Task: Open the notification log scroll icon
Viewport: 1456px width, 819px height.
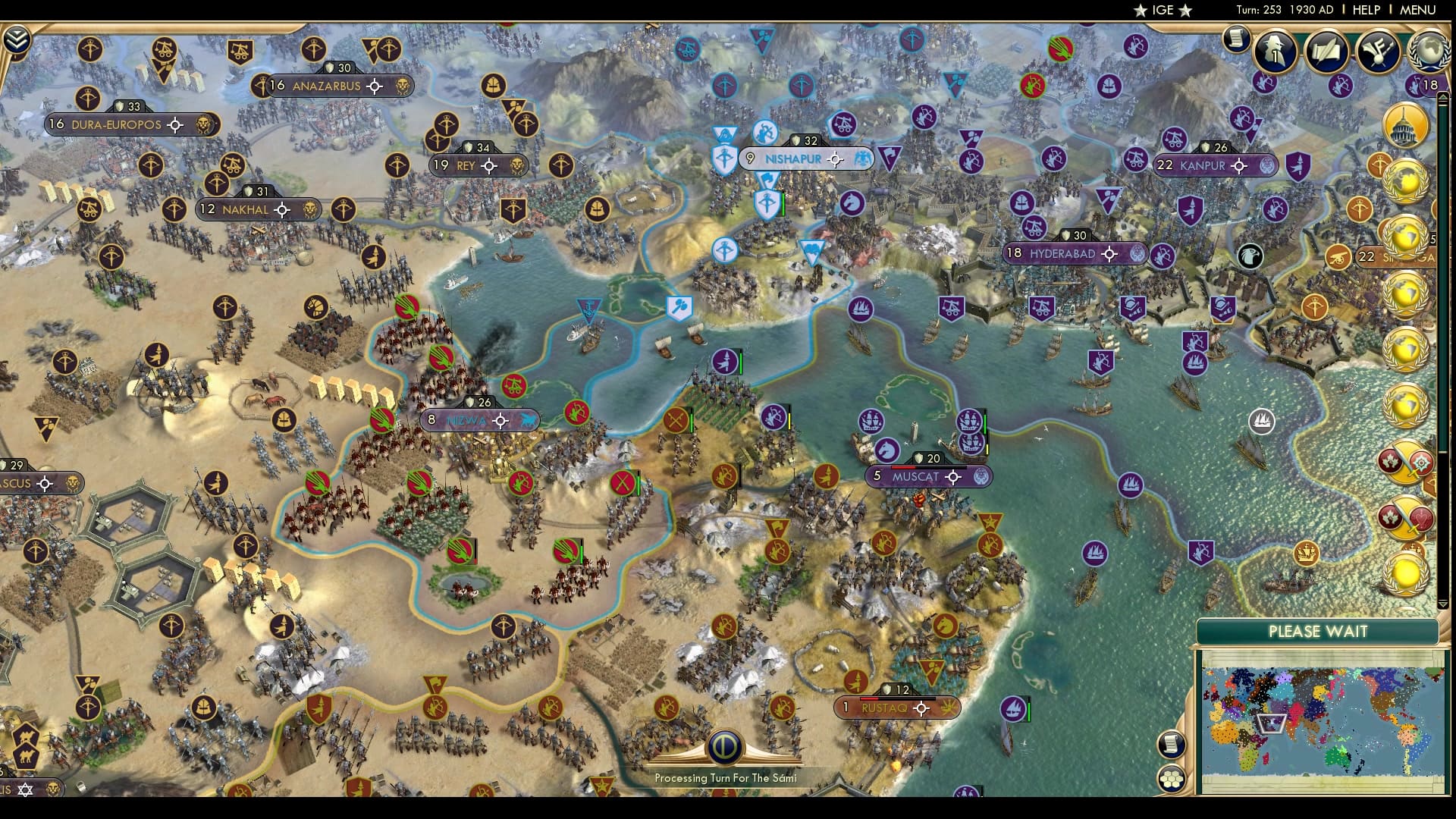Action: (x=1236, y=39)
